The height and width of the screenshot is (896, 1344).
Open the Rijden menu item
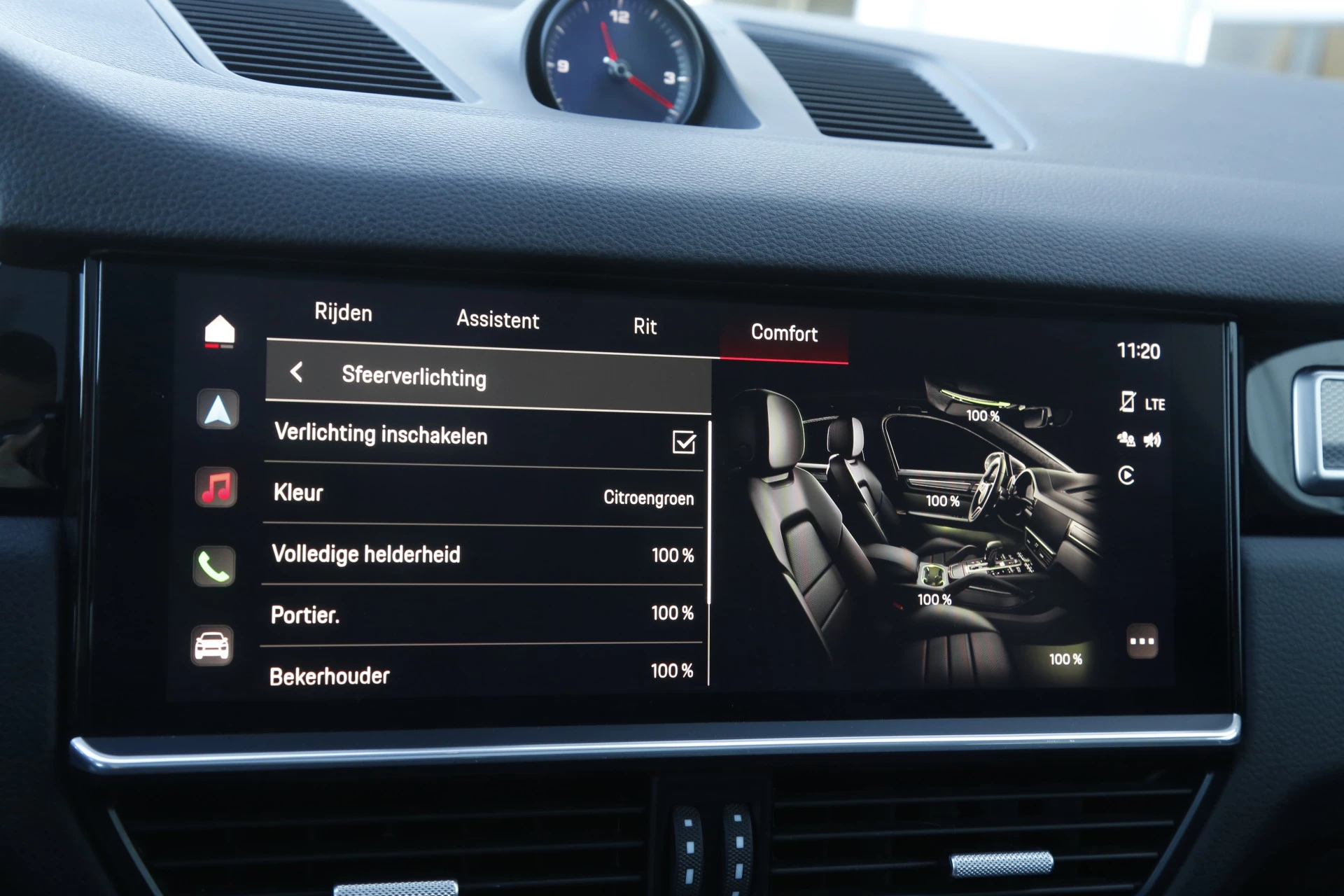(x=342, y=314)
